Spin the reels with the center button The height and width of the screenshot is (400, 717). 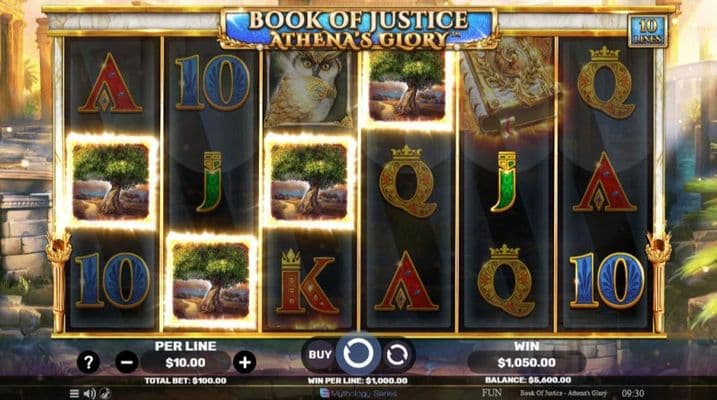pos(357,354)
